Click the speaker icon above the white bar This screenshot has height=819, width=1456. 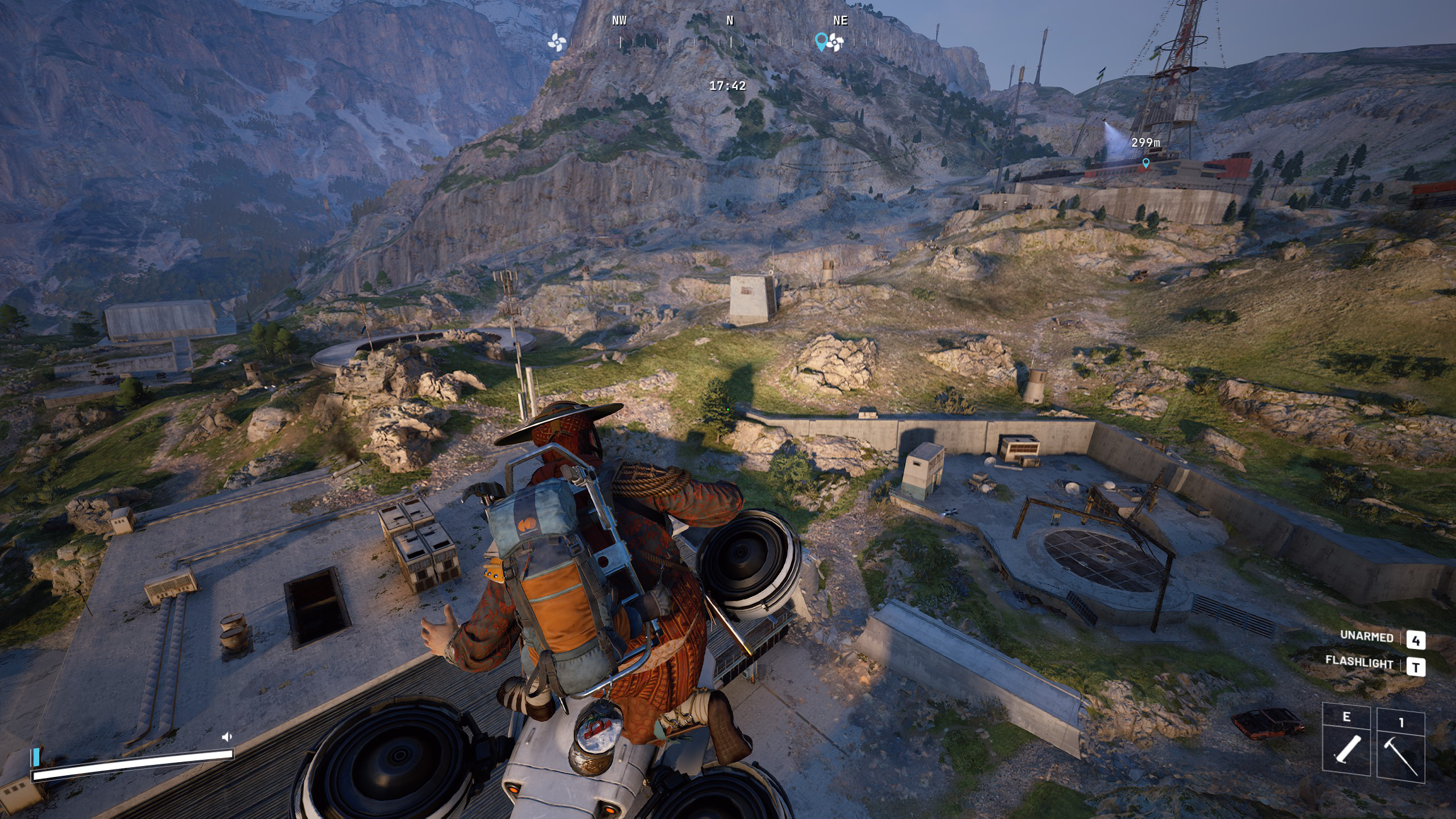(226, 737)
